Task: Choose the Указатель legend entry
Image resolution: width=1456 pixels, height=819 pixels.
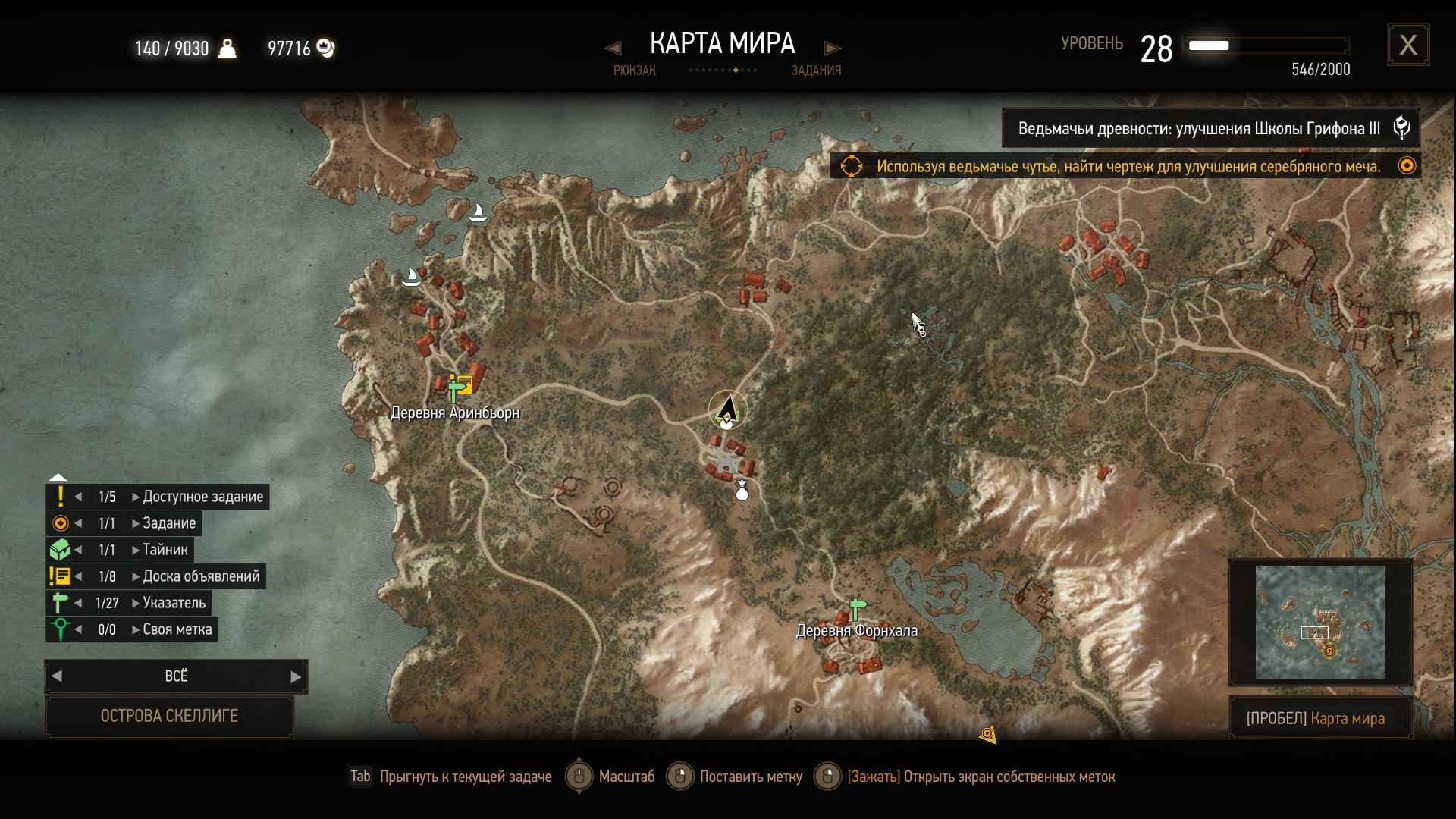Action: pos(174,603)
